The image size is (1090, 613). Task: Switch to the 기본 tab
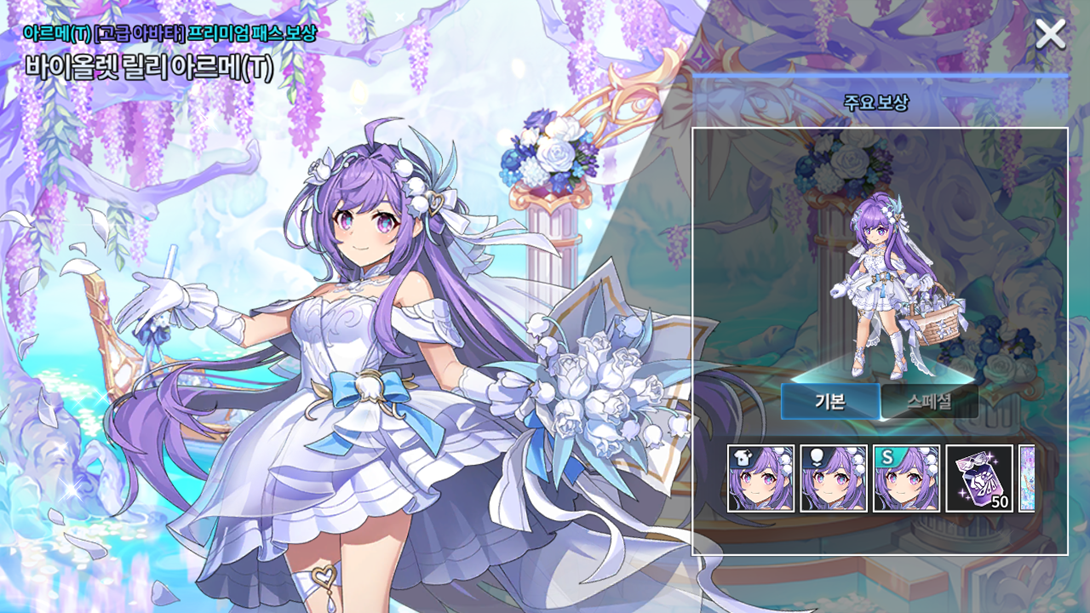pyautogui.click(x=831, y=402)
